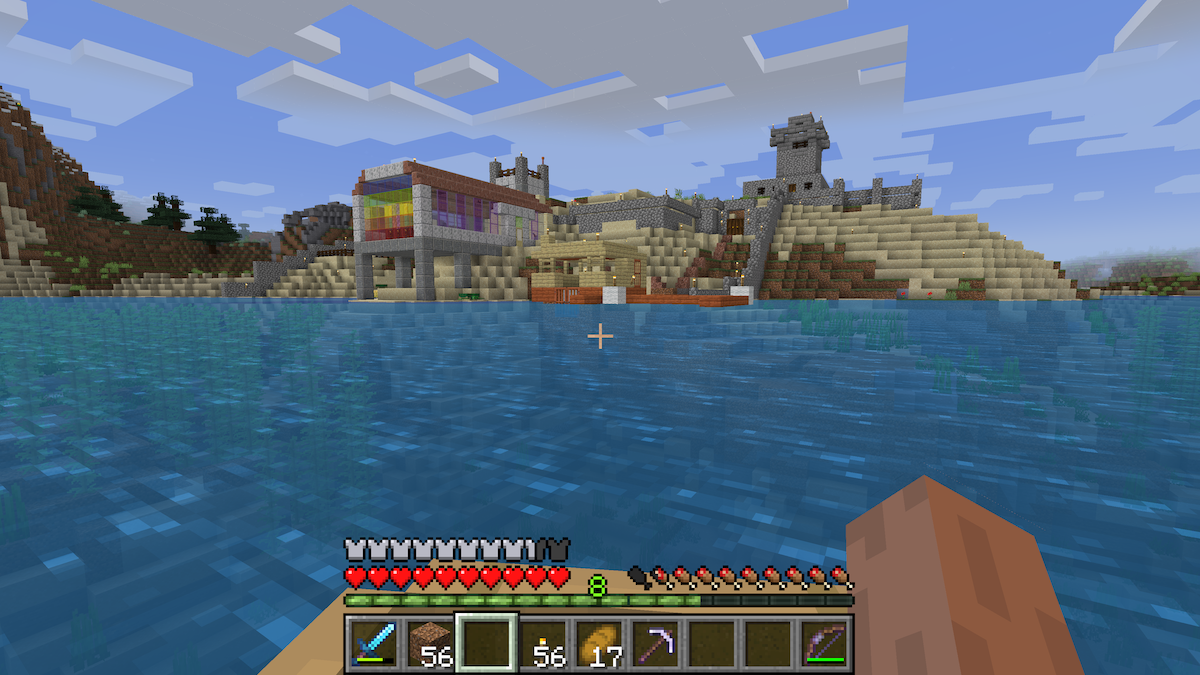Select the dirt block stack slot
This screenshot has width=1200, height=675.
point(430,642)
